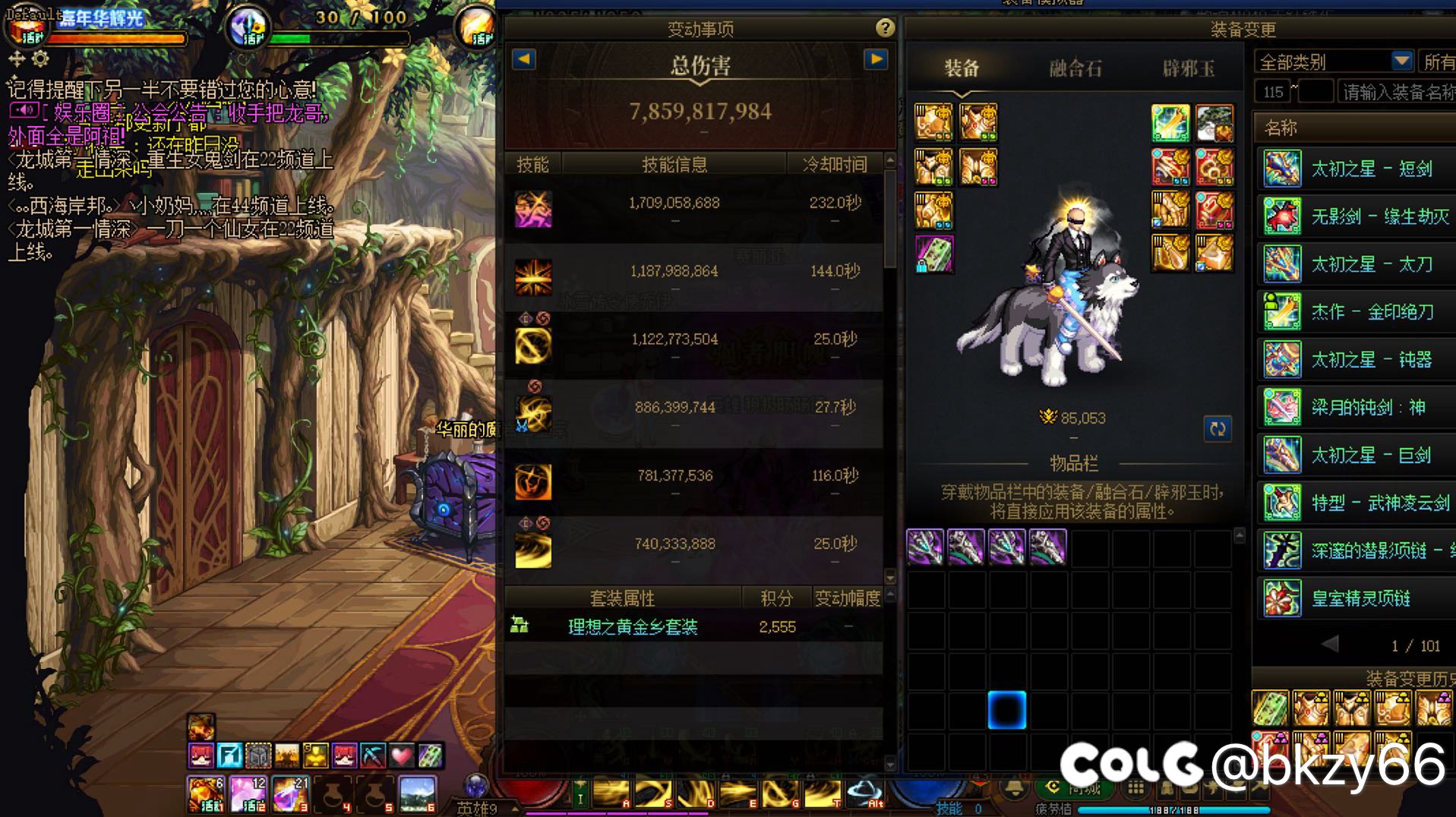Reset character preview with refresh button
The image size is (1456, 817).
tap(1218, 428)
